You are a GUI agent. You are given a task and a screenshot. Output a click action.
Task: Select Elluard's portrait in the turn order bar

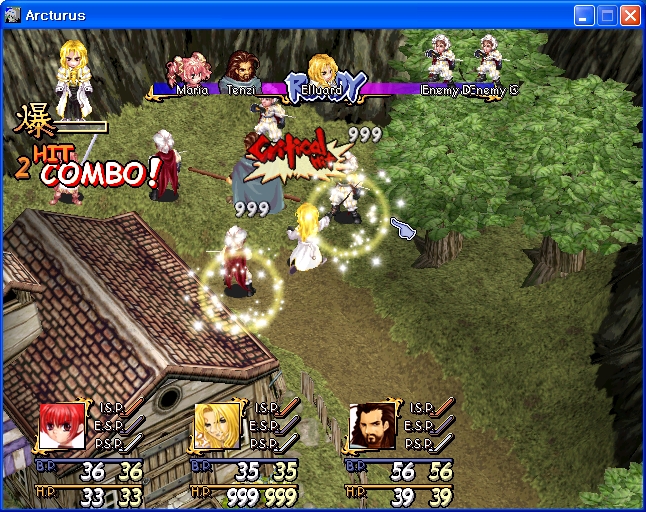click(x=321, y=70)
